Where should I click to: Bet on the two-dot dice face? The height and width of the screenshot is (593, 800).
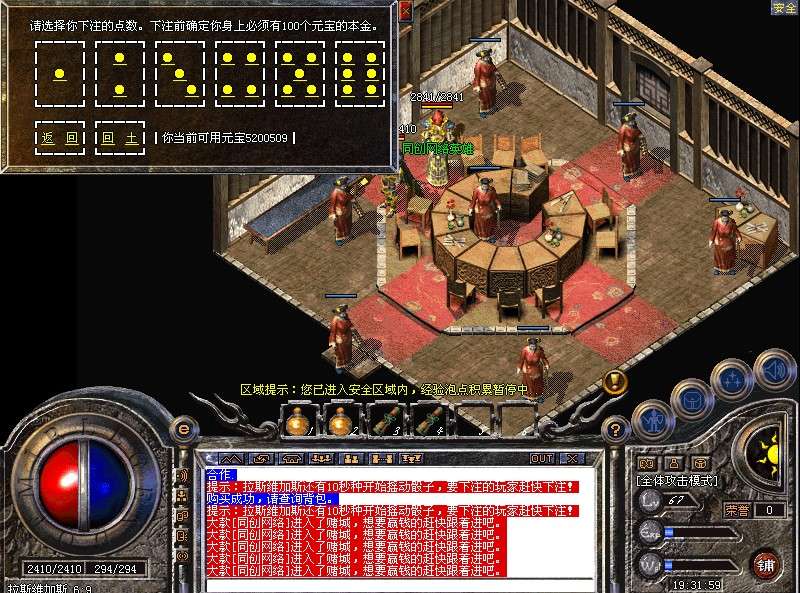tap(120, 73)
